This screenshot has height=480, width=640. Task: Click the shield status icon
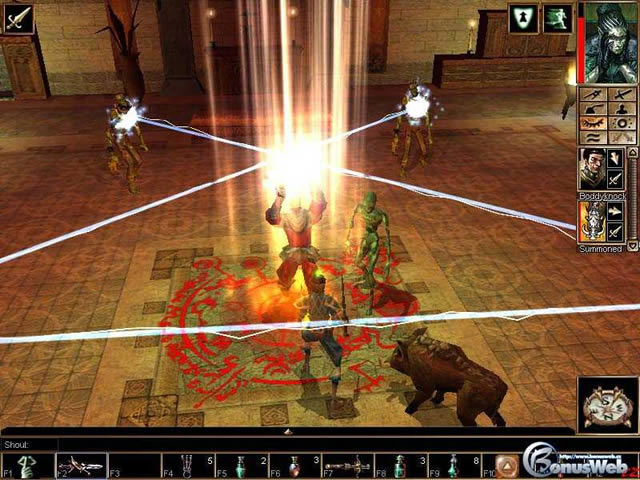(523, 17)
